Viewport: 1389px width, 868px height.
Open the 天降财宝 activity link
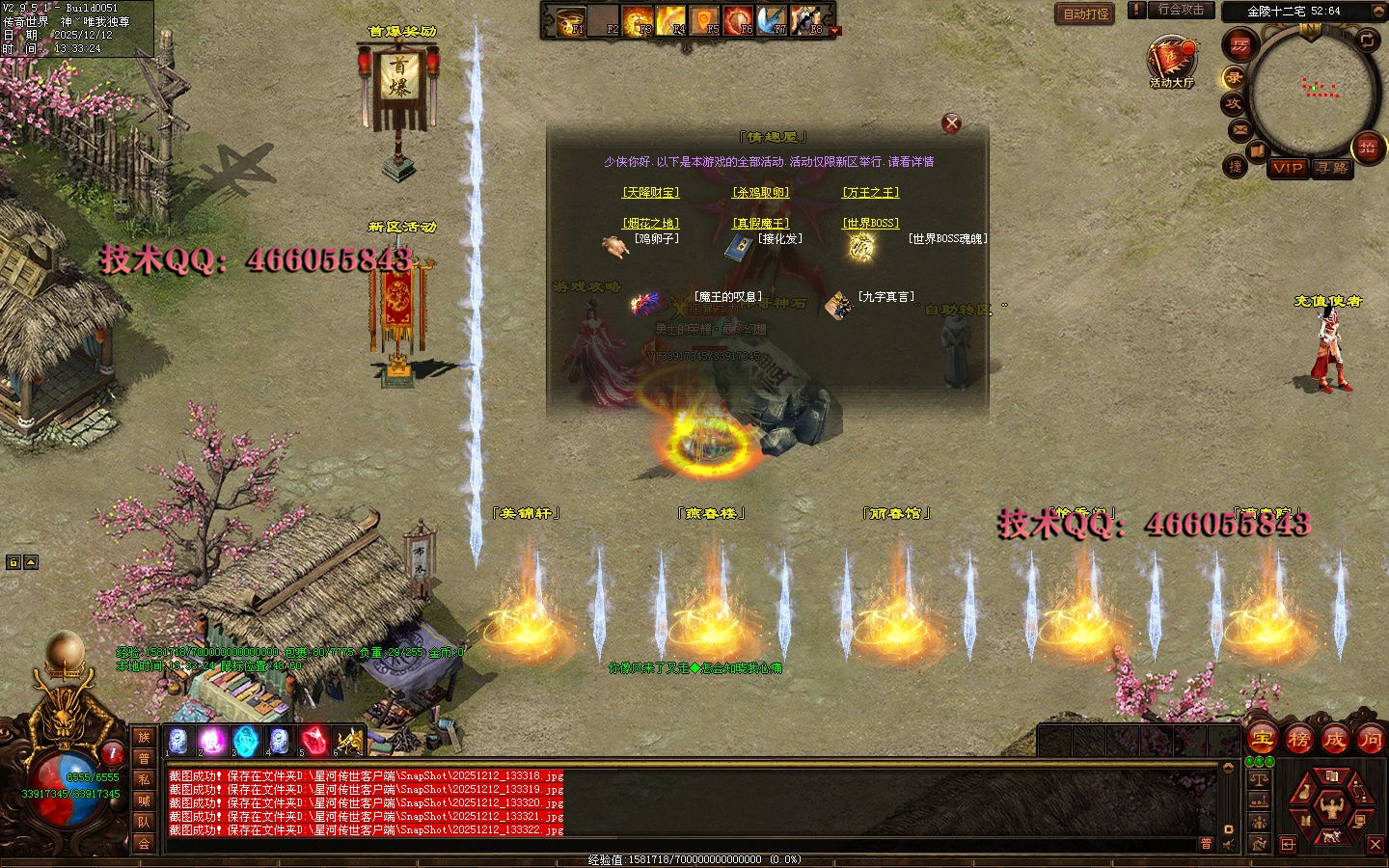tap(651, 193)
